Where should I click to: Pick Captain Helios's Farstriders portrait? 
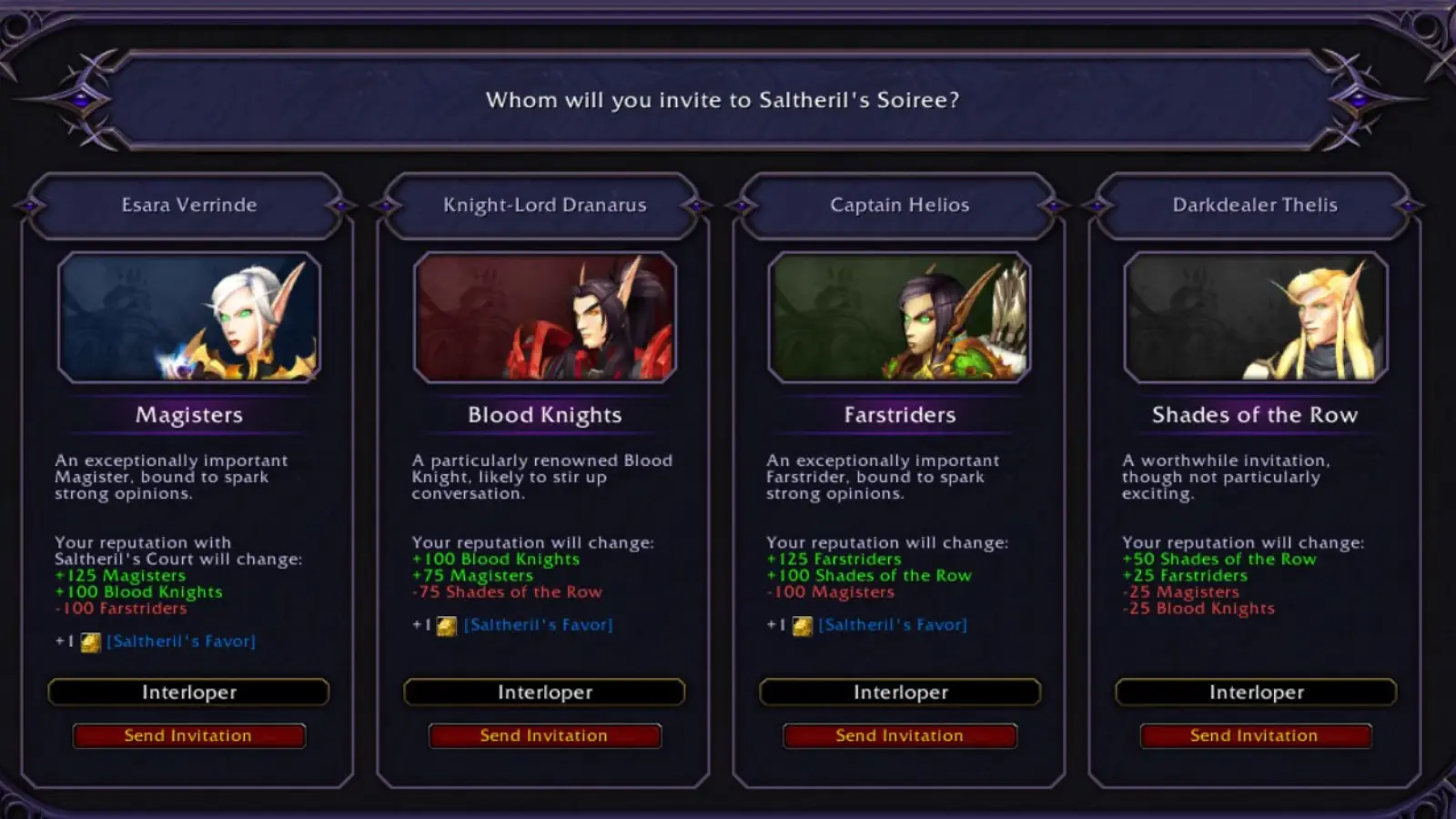[900, 318]
